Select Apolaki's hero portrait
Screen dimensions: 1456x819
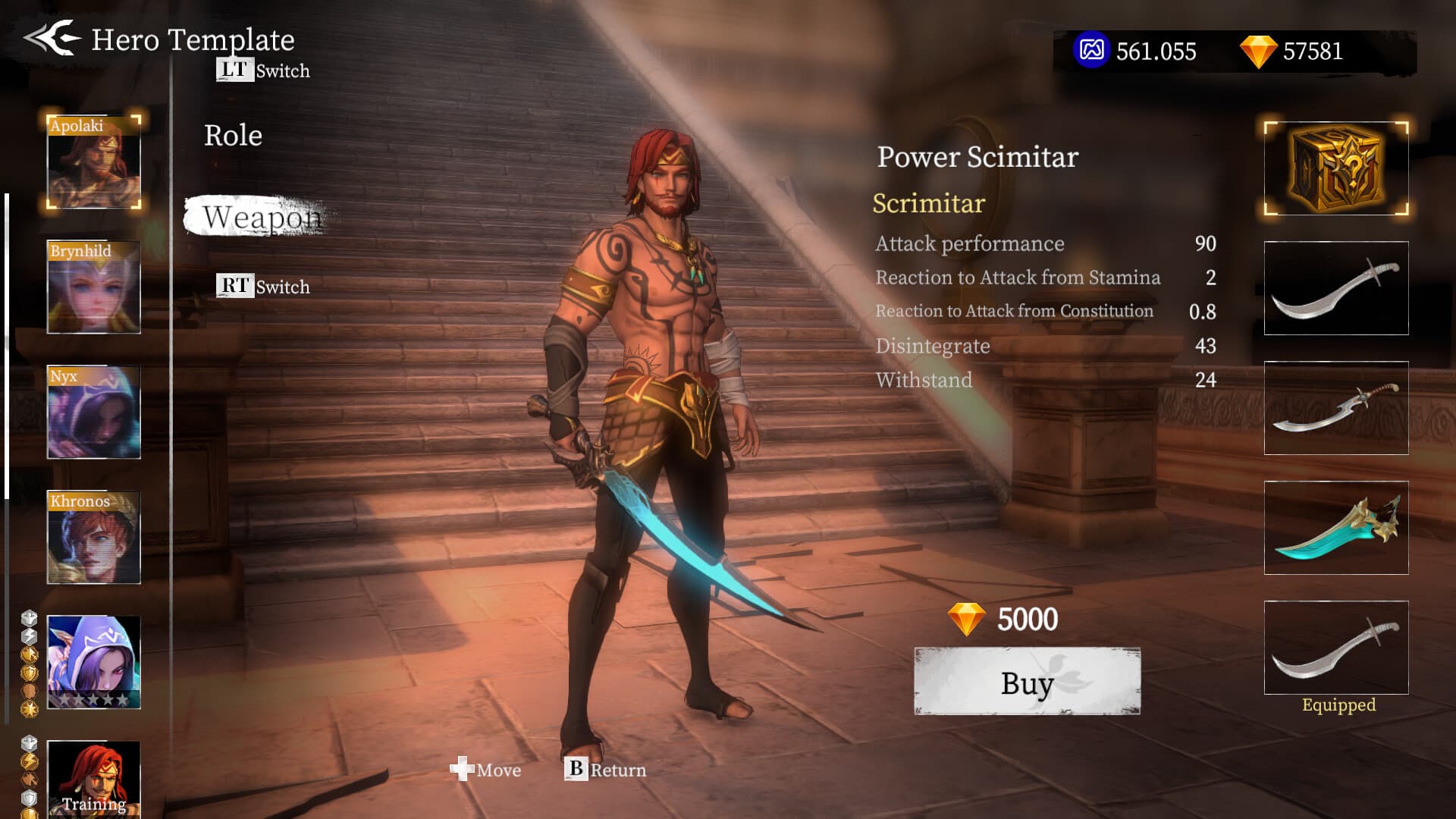click(93, 161)
